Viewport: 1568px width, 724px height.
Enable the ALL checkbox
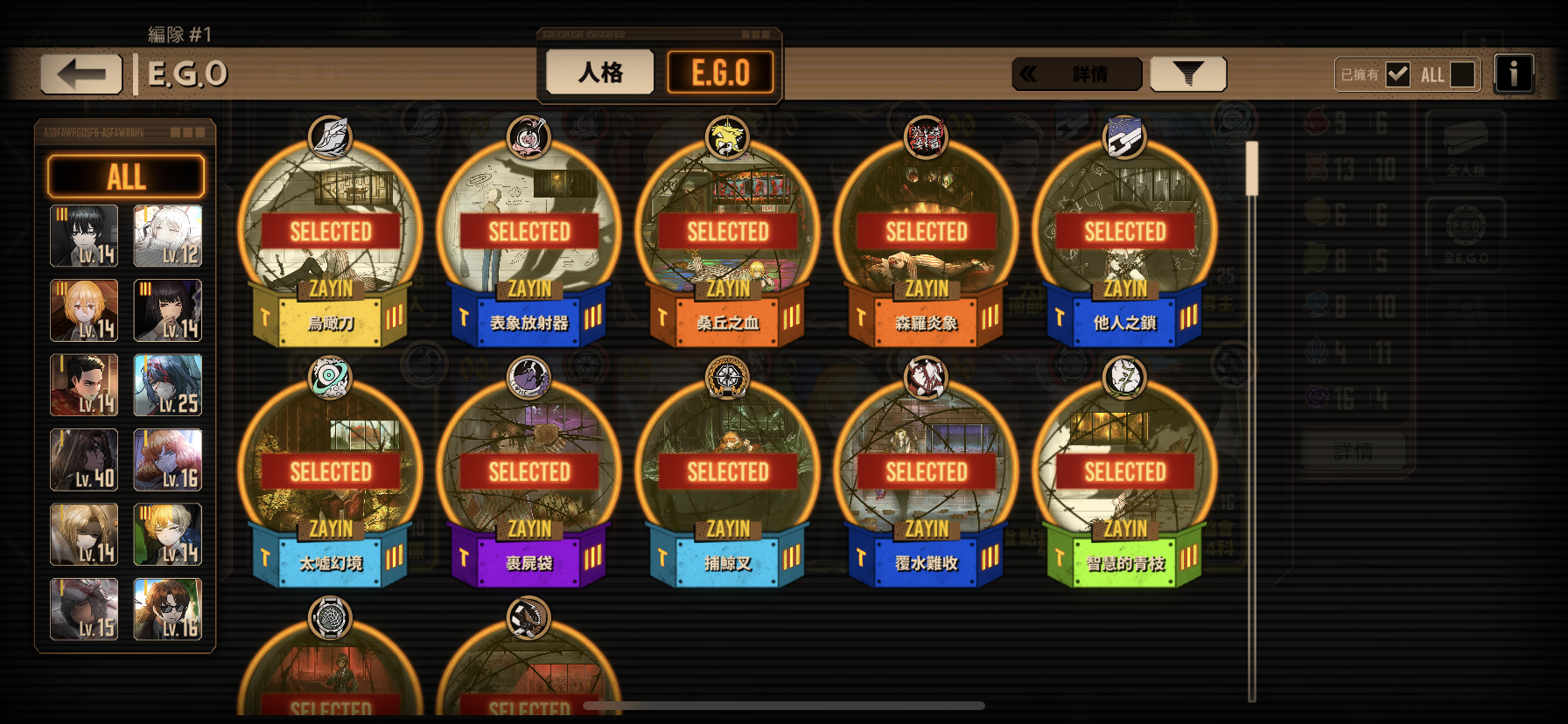(1462, 74)
